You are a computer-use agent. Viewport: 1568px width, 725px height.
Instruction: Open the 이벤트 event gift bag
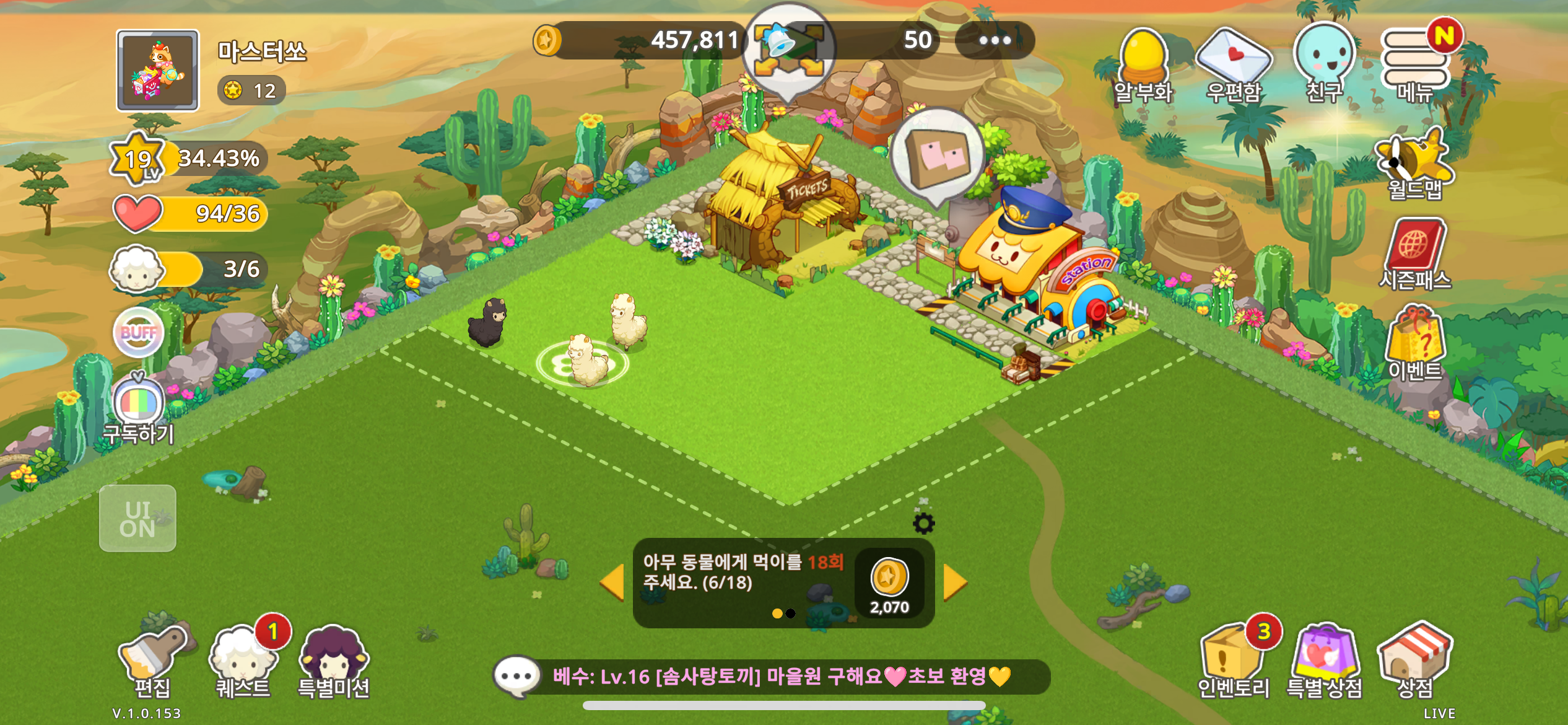coord(1414,344)
